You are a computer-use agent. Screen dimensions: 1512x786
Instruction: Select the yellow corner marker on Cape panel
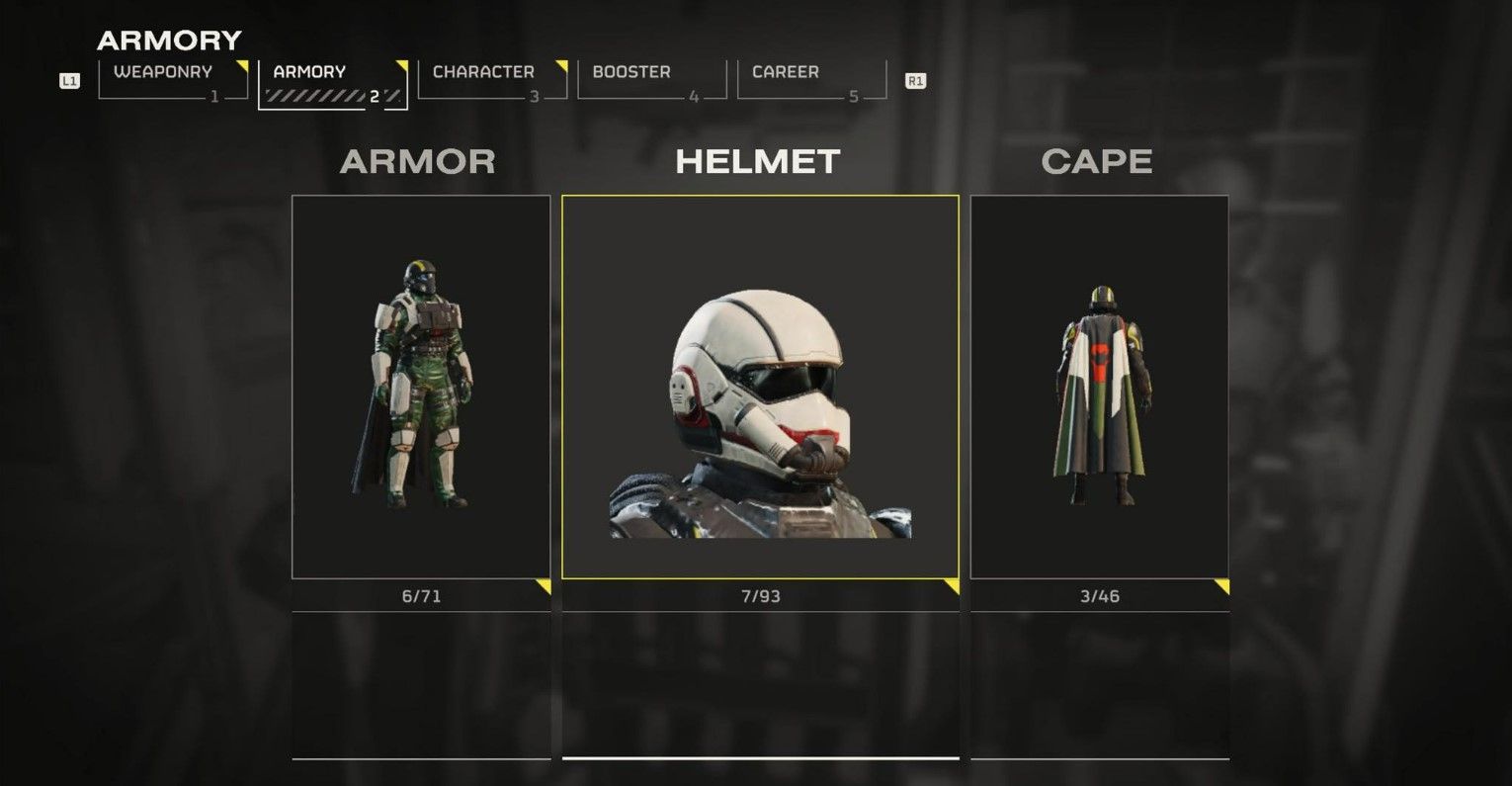(1220, 587)
